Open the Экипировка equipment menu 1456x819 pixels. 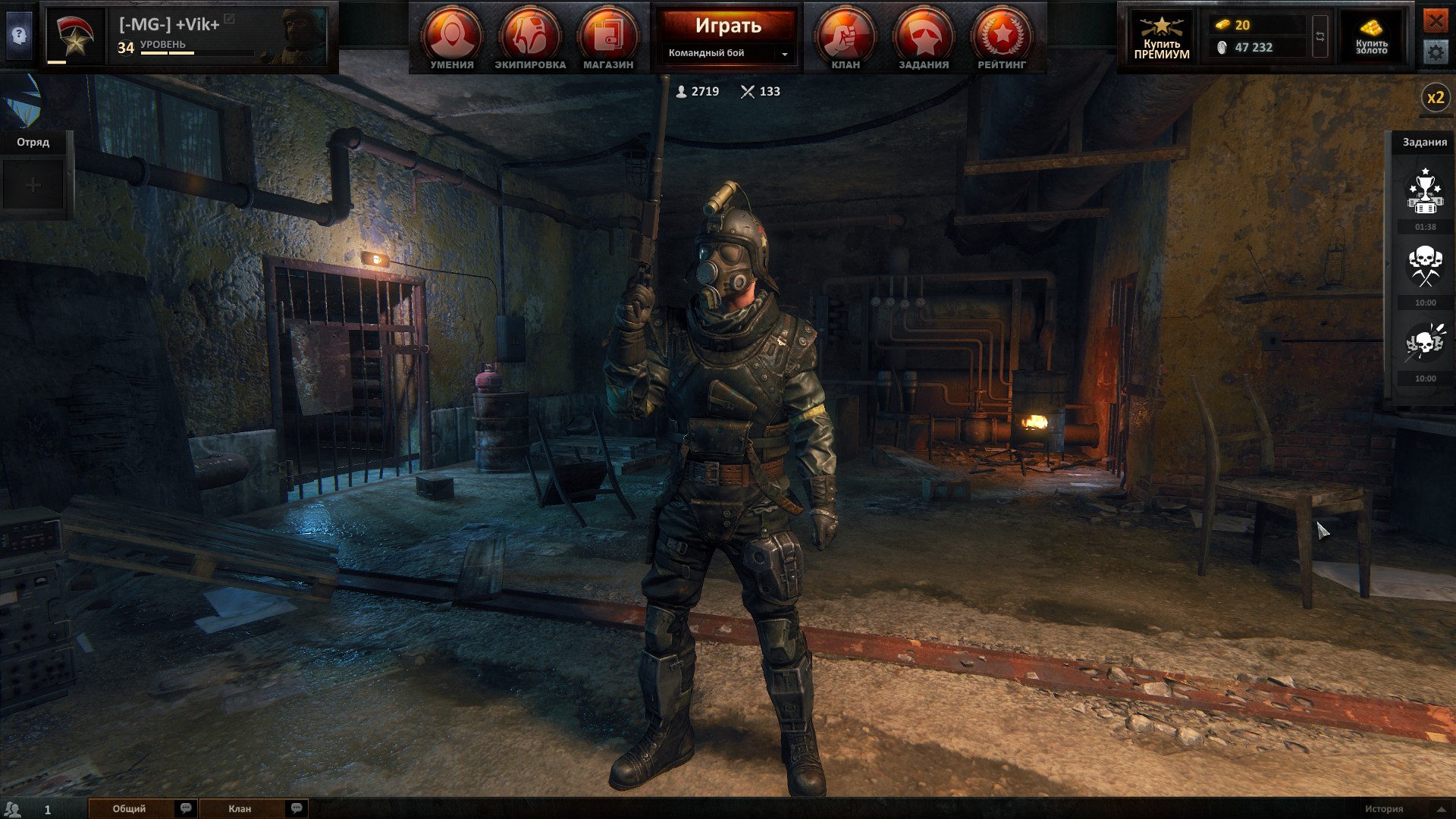coord(530,37)
